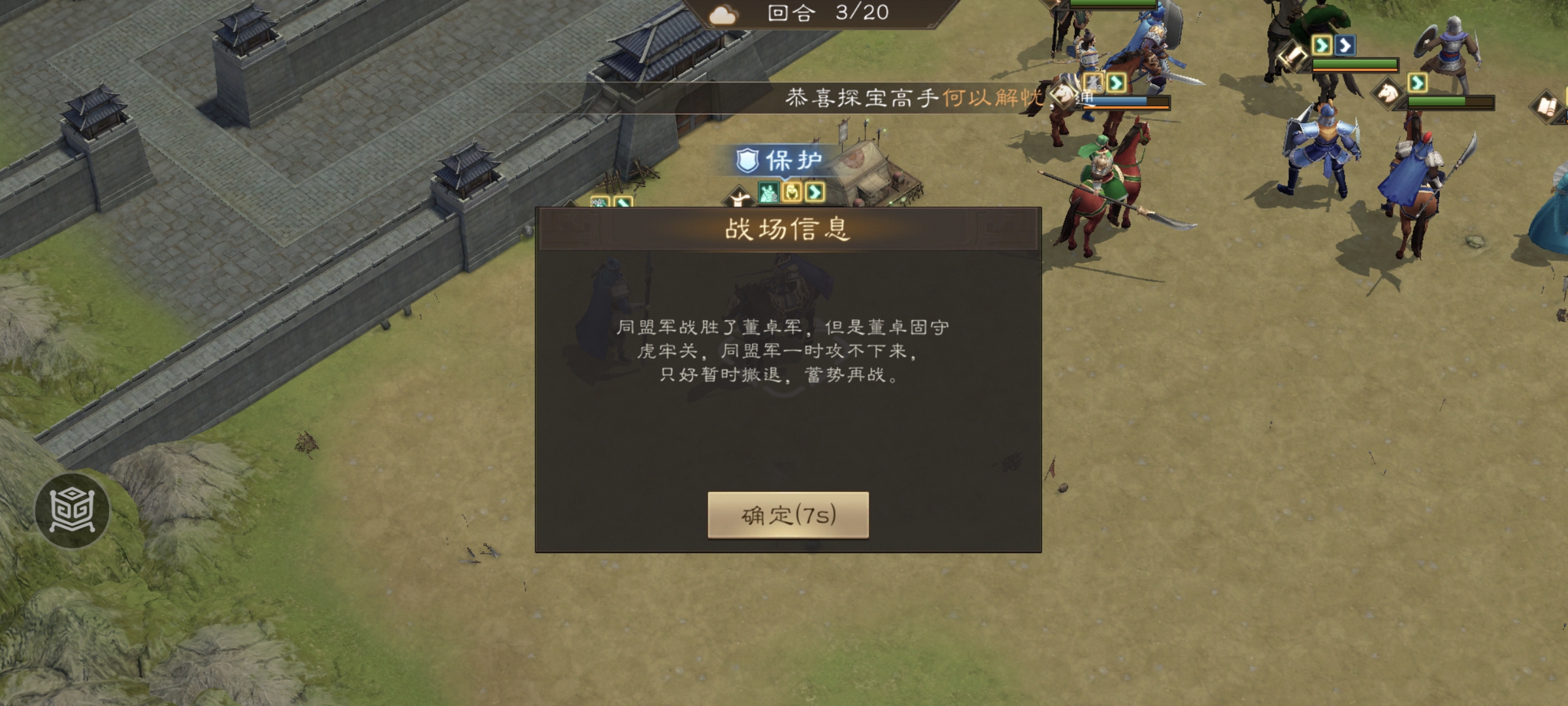Click the white horse diamond icon beside the cavalry
This screenshot has height=706, width=1568.
1388,95
